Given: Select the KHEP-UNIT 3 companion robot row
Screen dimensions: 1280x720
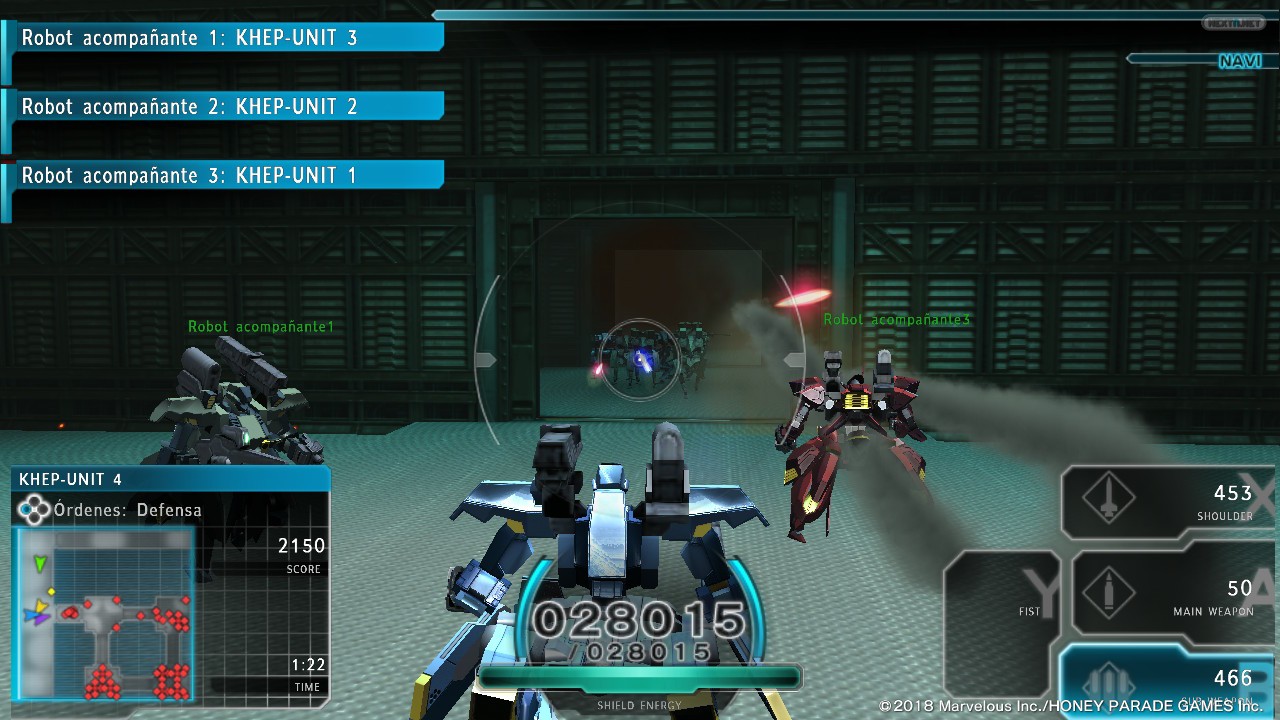Looking at the screenshot, I should 225,39.
